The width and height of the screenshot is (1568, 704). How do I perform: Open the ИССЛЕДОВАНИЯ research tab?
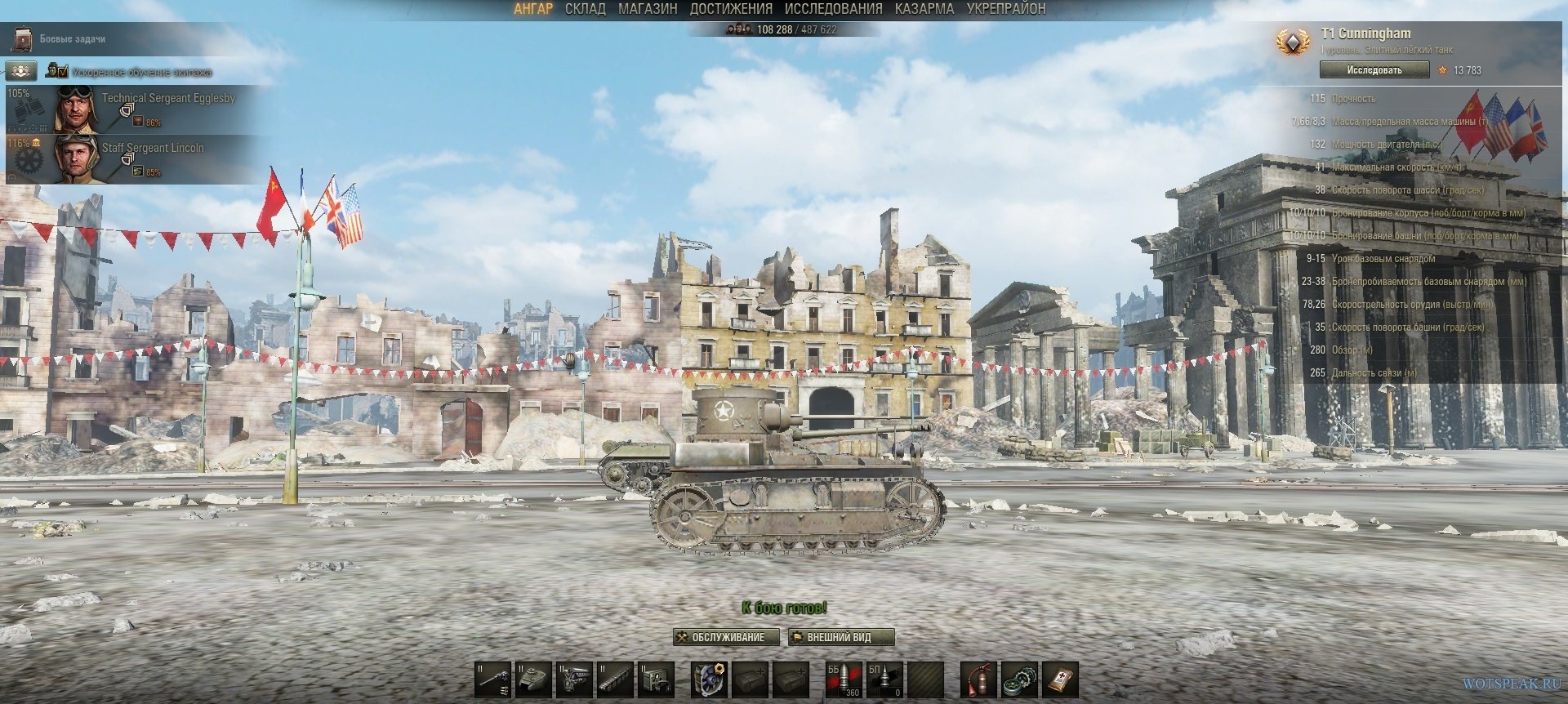click(x=833, y=9)
